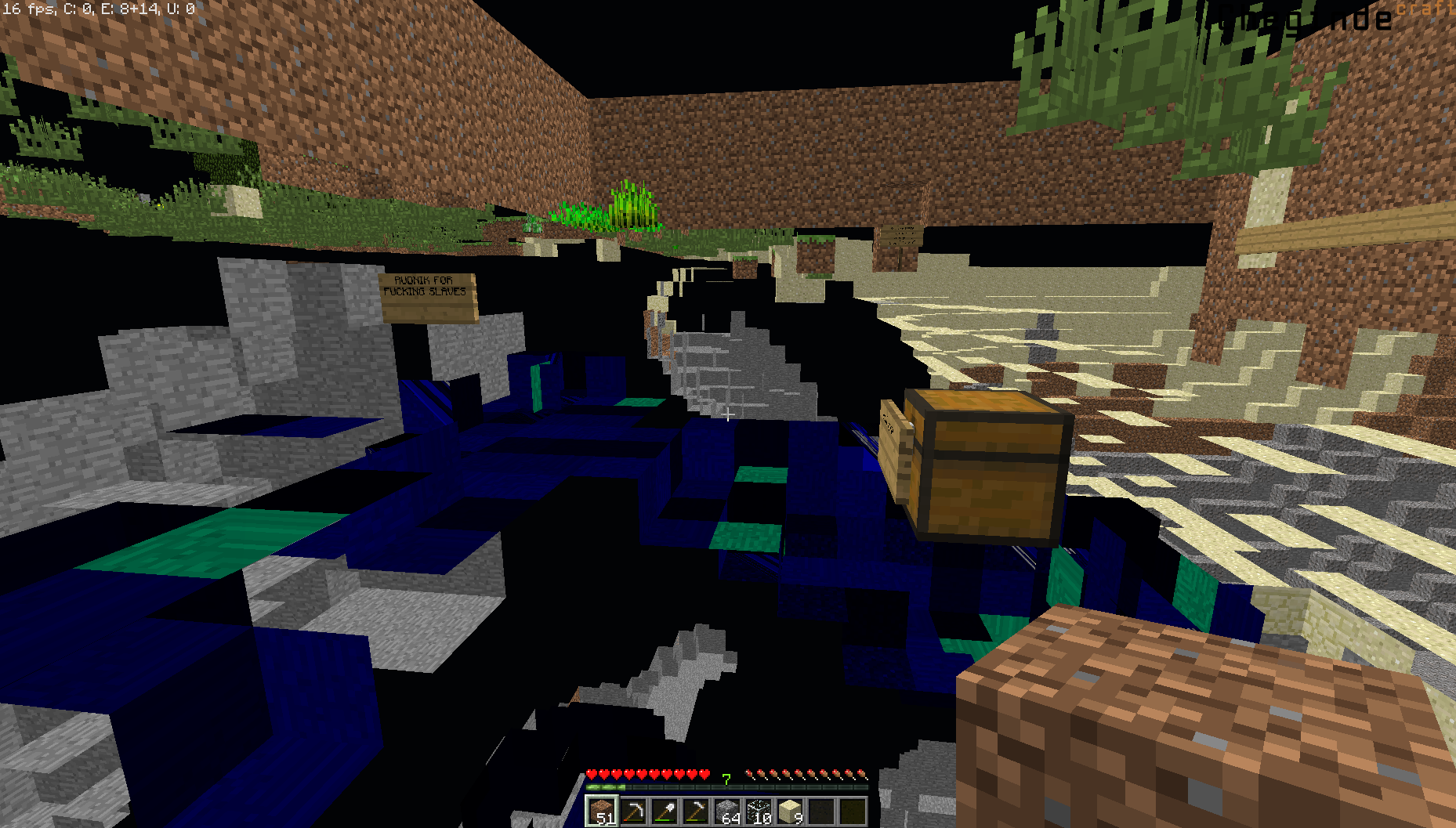Select the iron shovel slot
The height and width of the screenshot is (828, 1456).
point(665,812)
